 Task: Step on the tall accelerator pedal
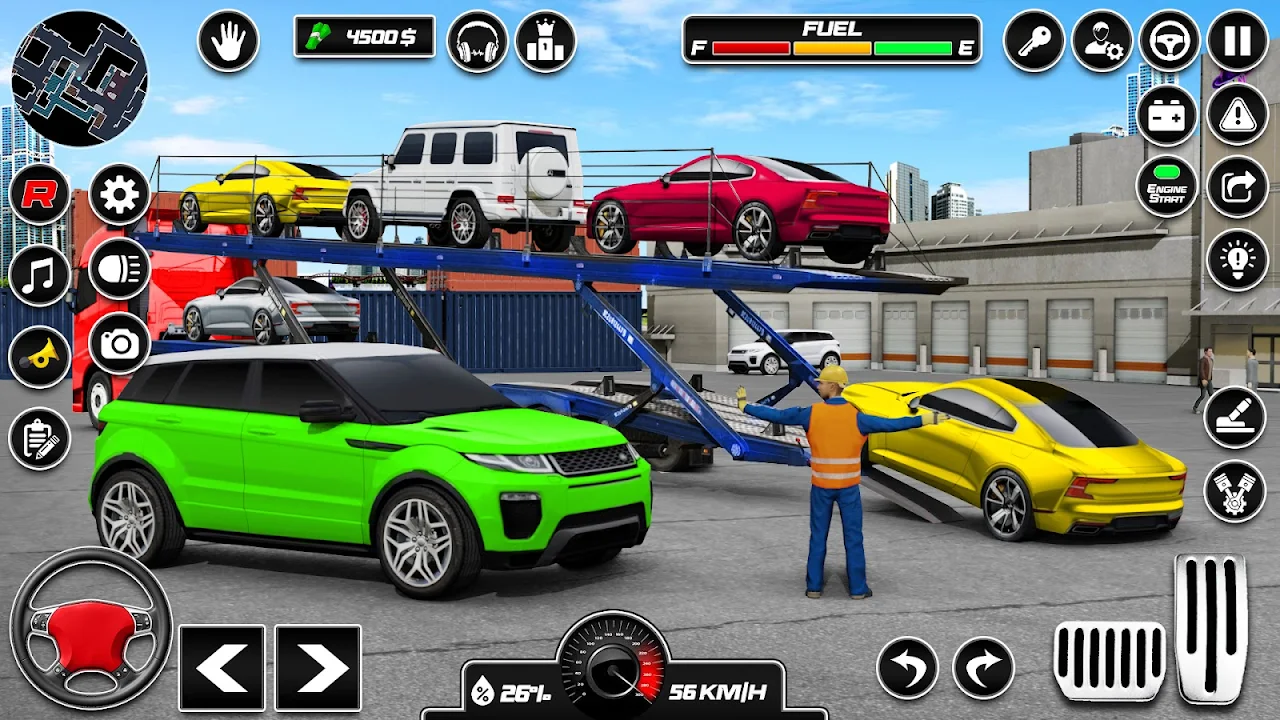(x=1211, y=627)
